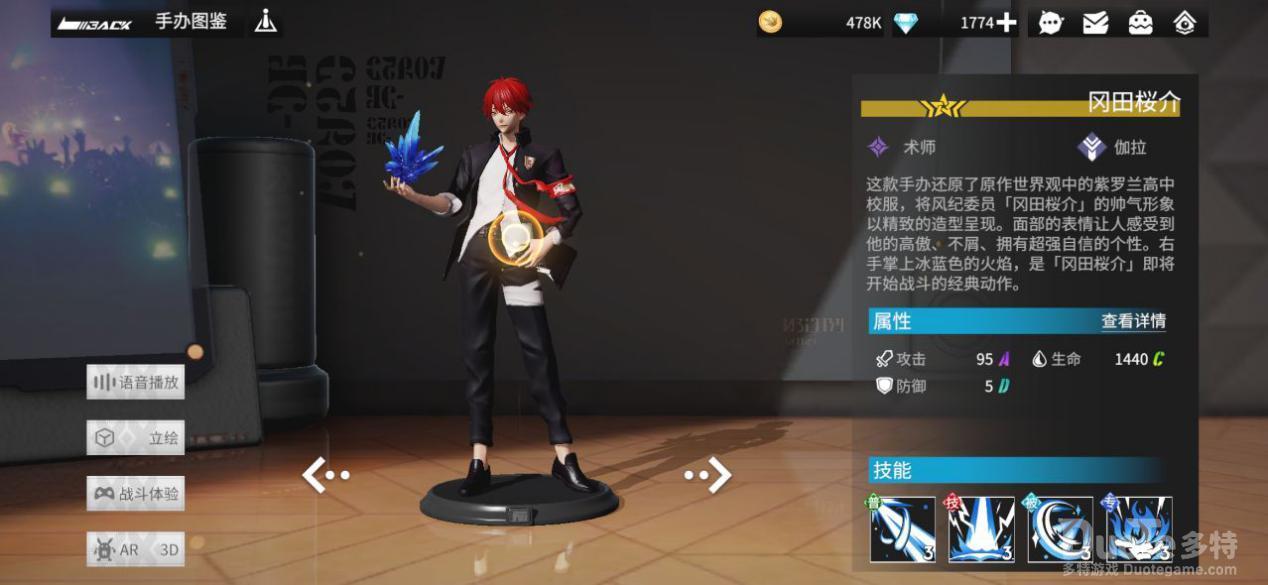Select the crescent passive skill icon
Screen dimensions: 1268x585
(1060, 529)
